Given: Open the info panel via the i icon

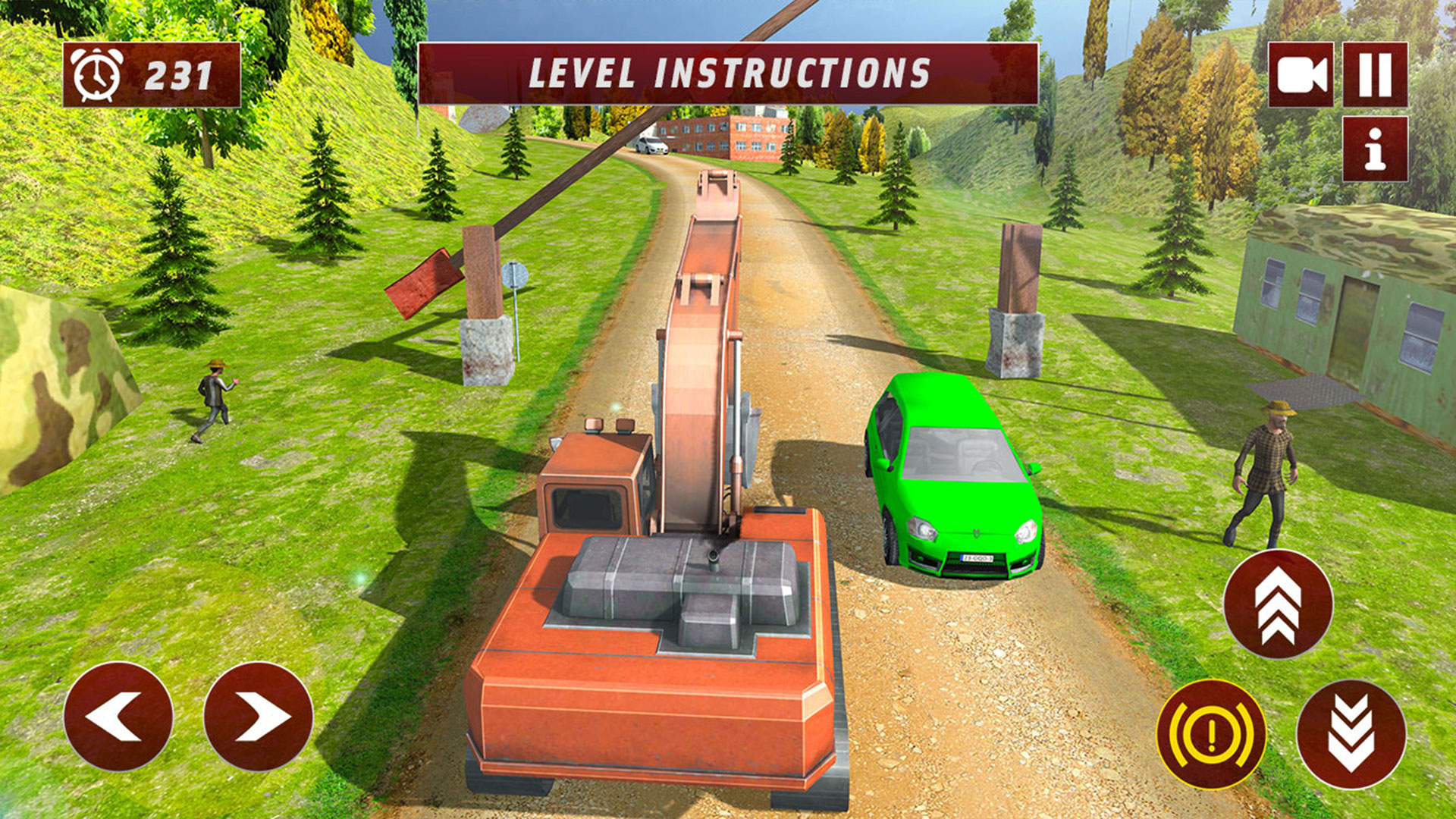Looking at the screenshot, I should click(x=1376, y=149).
